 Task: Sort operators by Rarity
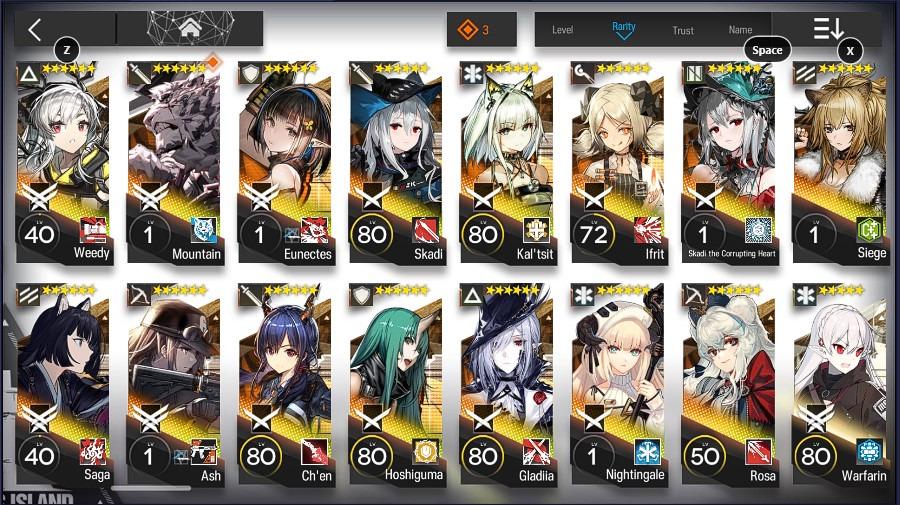[x=623, y=29]
